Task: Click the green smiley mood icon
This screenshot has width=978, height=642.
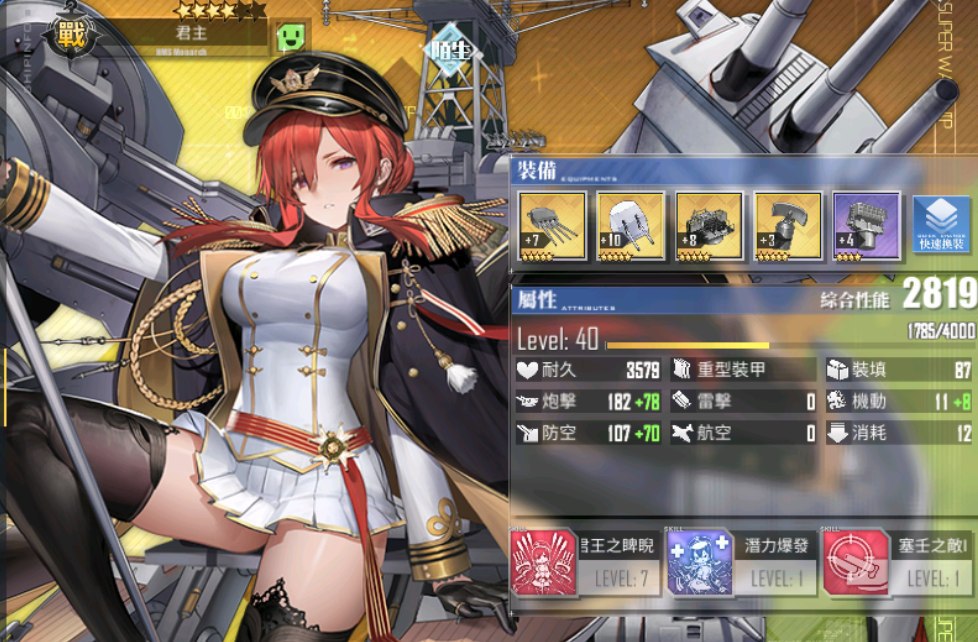Action: (x=289, y=38)
